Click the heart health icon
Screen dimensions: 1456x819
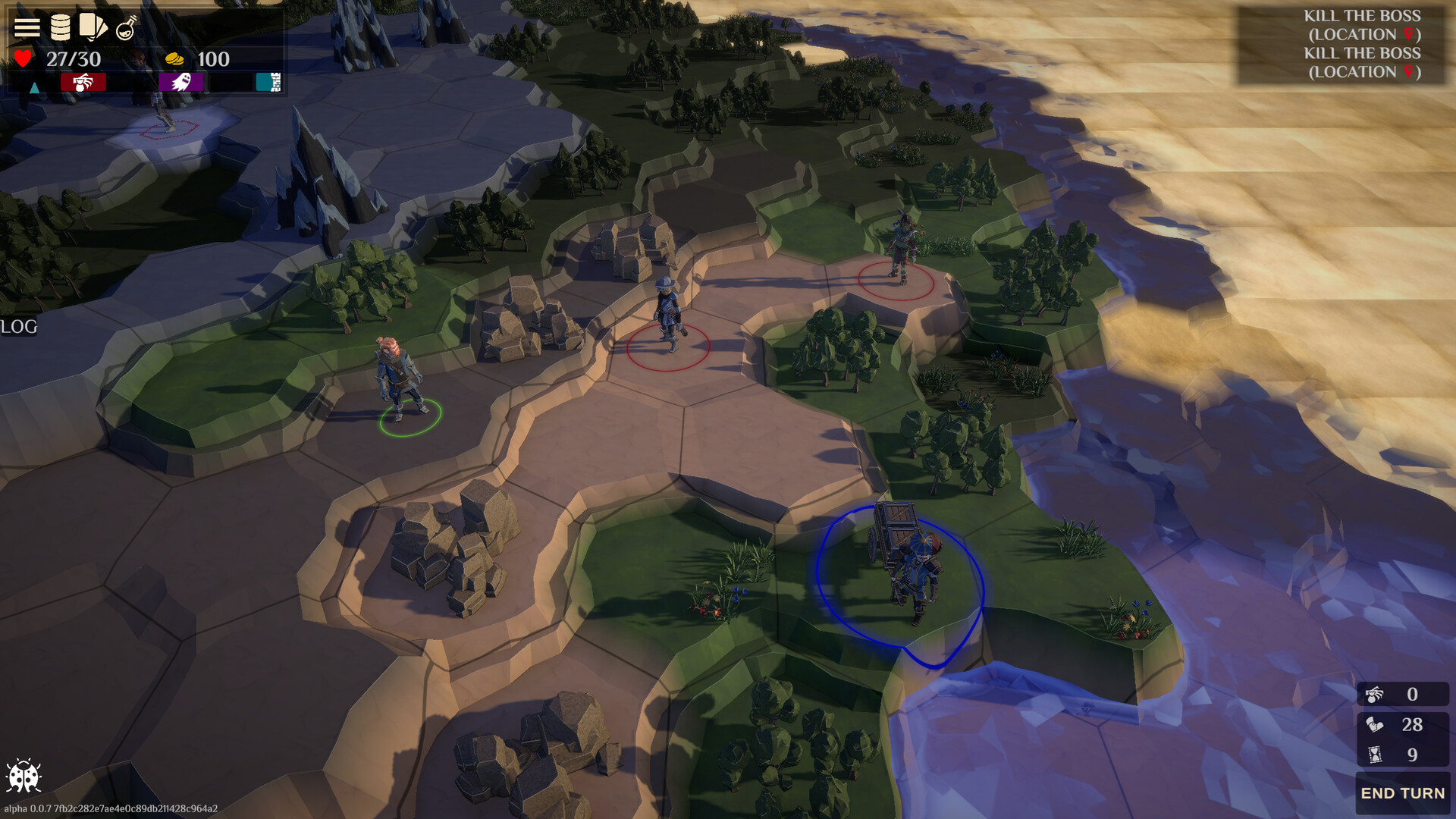(23, 59)
